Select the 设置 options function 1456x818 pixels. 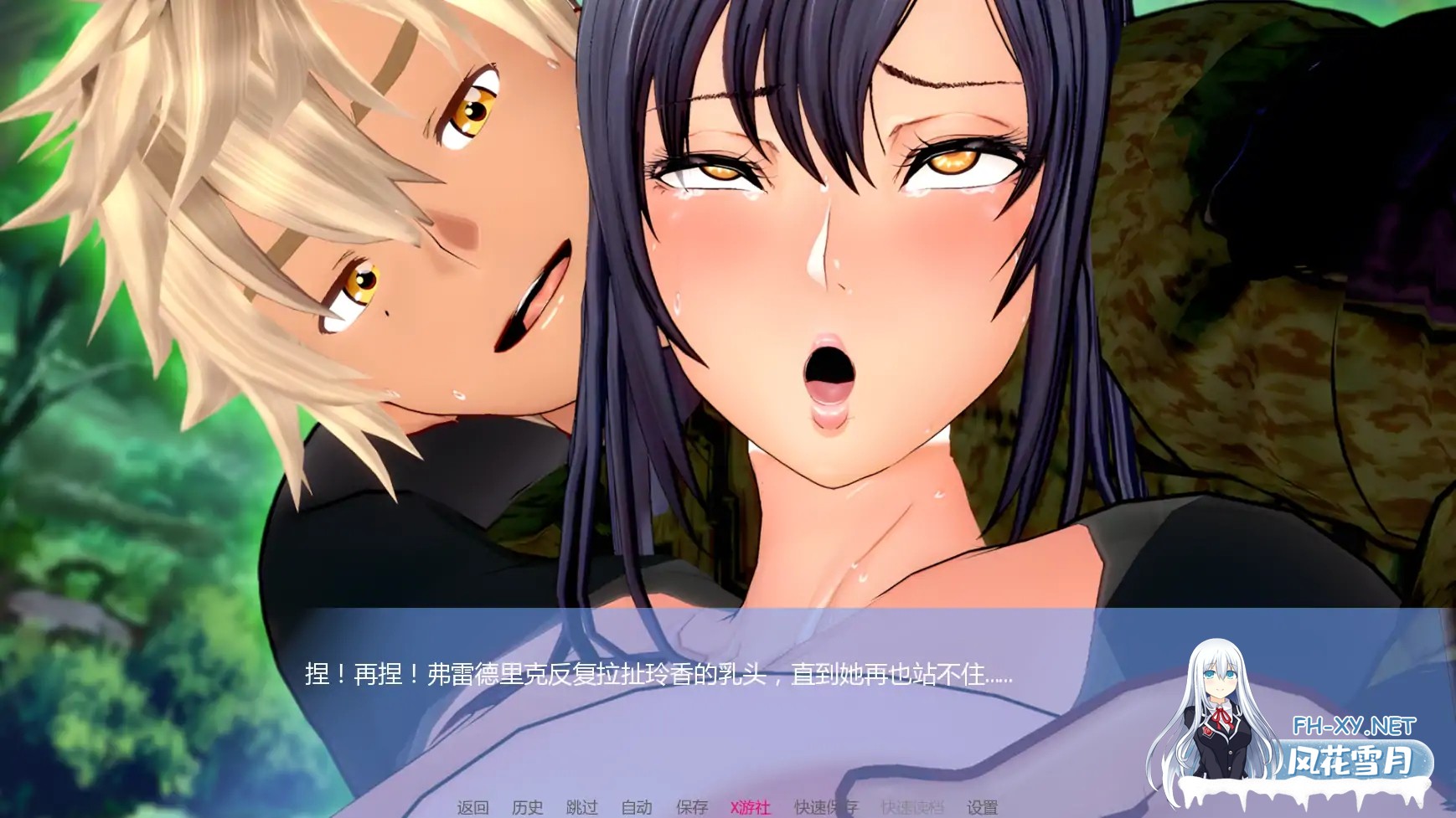pyautogui.click(x=982, y=804)
